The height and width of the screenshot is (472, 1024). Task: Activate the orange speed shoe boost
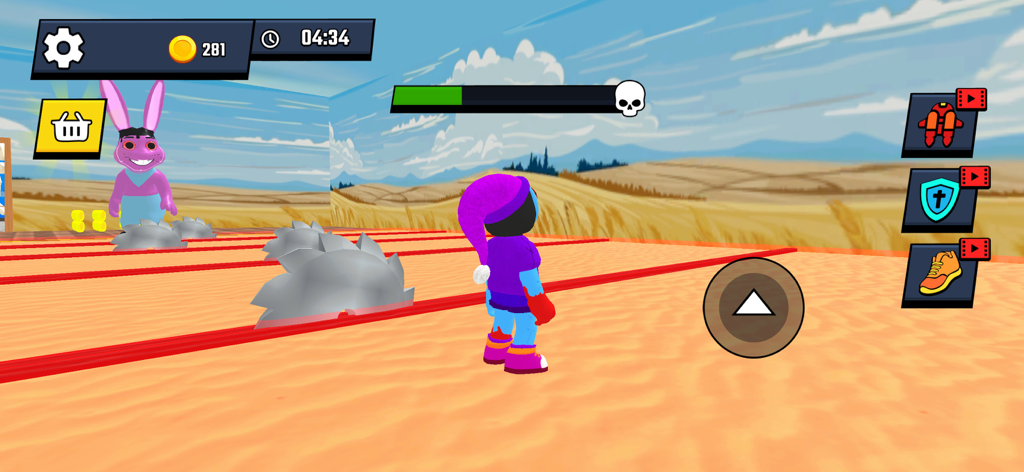(940, 273)
